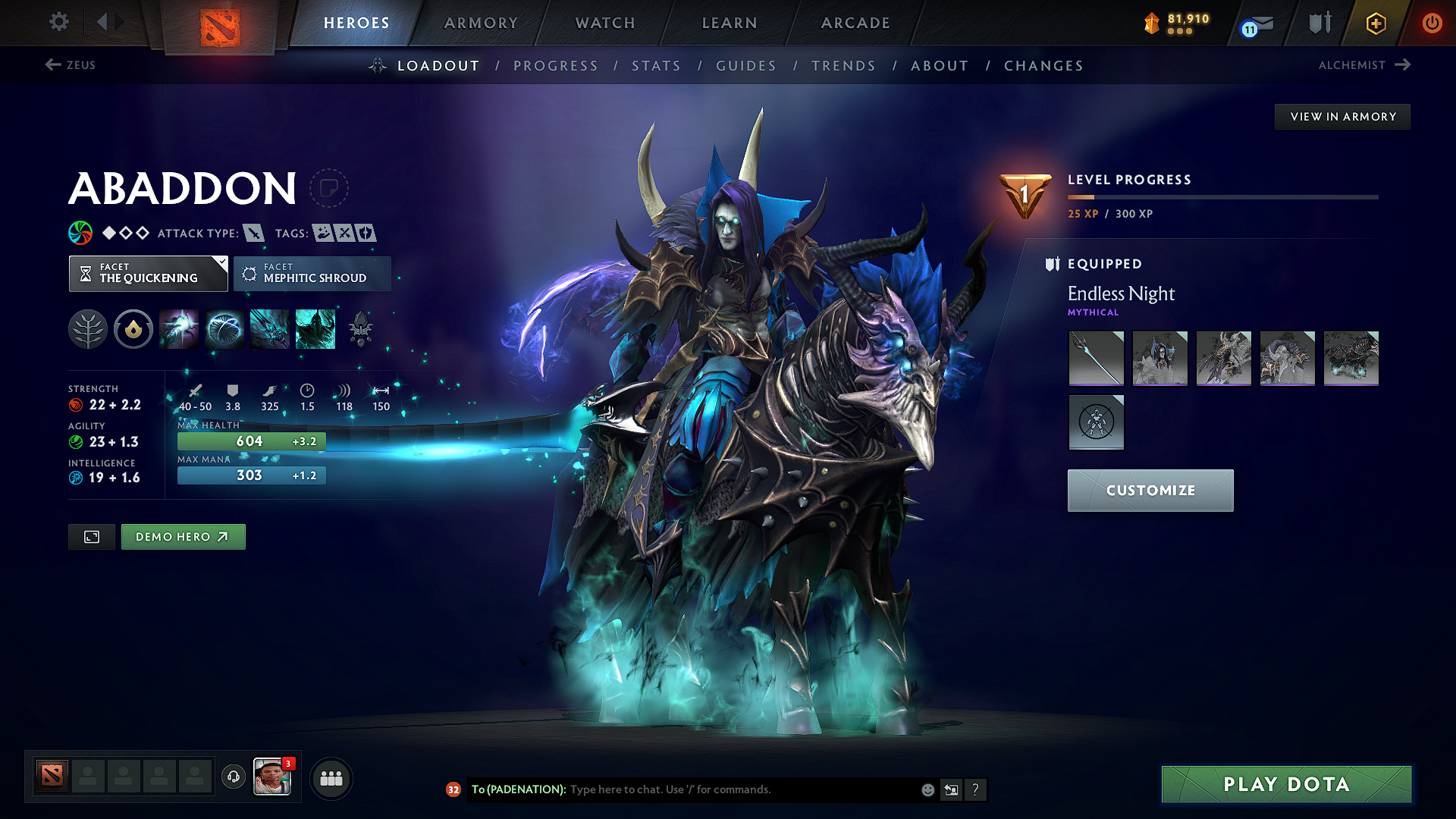This screenshot has height=819, width=1456.
Task: Open the Dota Plus icon in top bar
Action: coord(1374,23)
